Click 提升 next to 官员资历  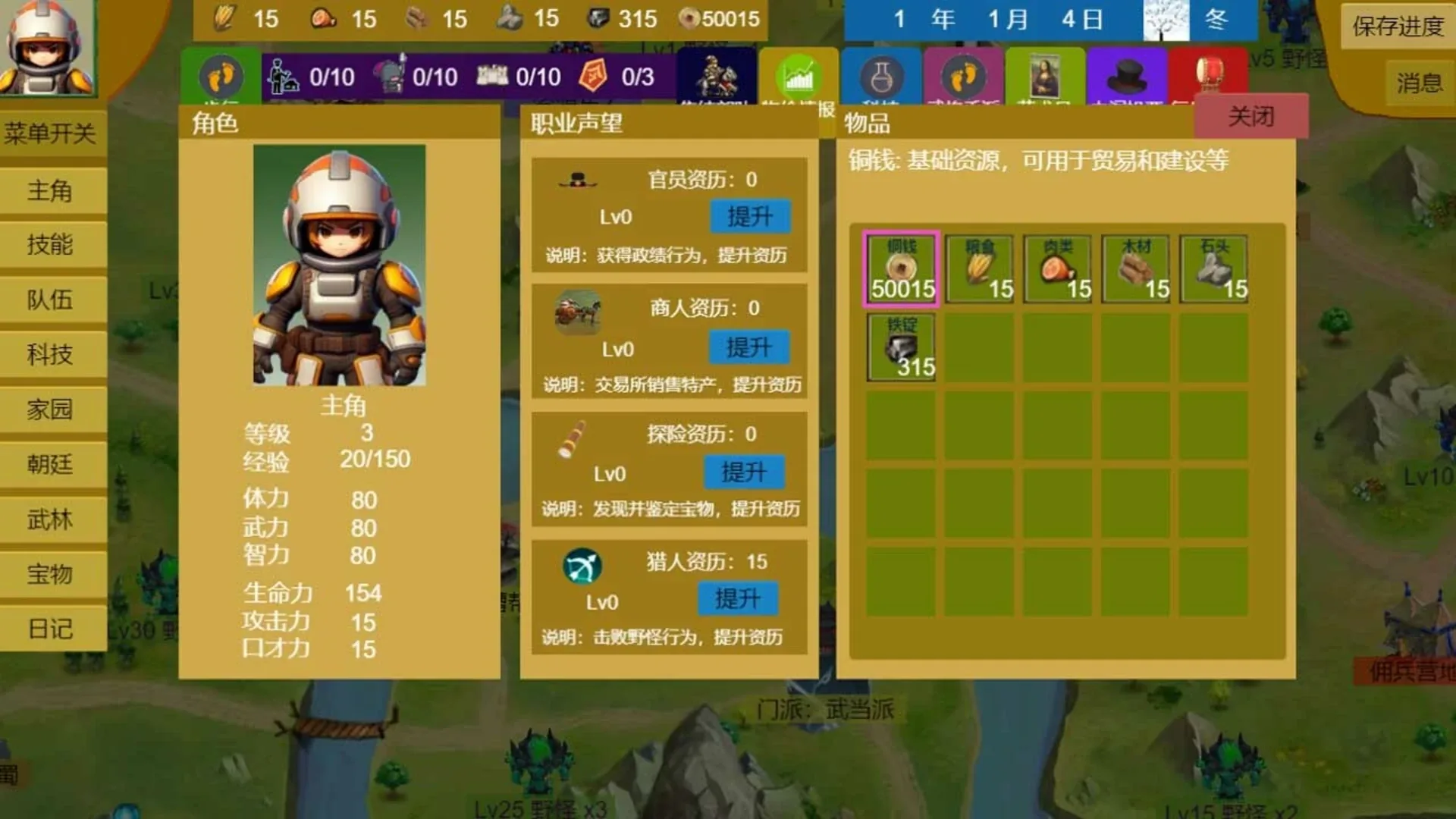click(x=750, y=216)
